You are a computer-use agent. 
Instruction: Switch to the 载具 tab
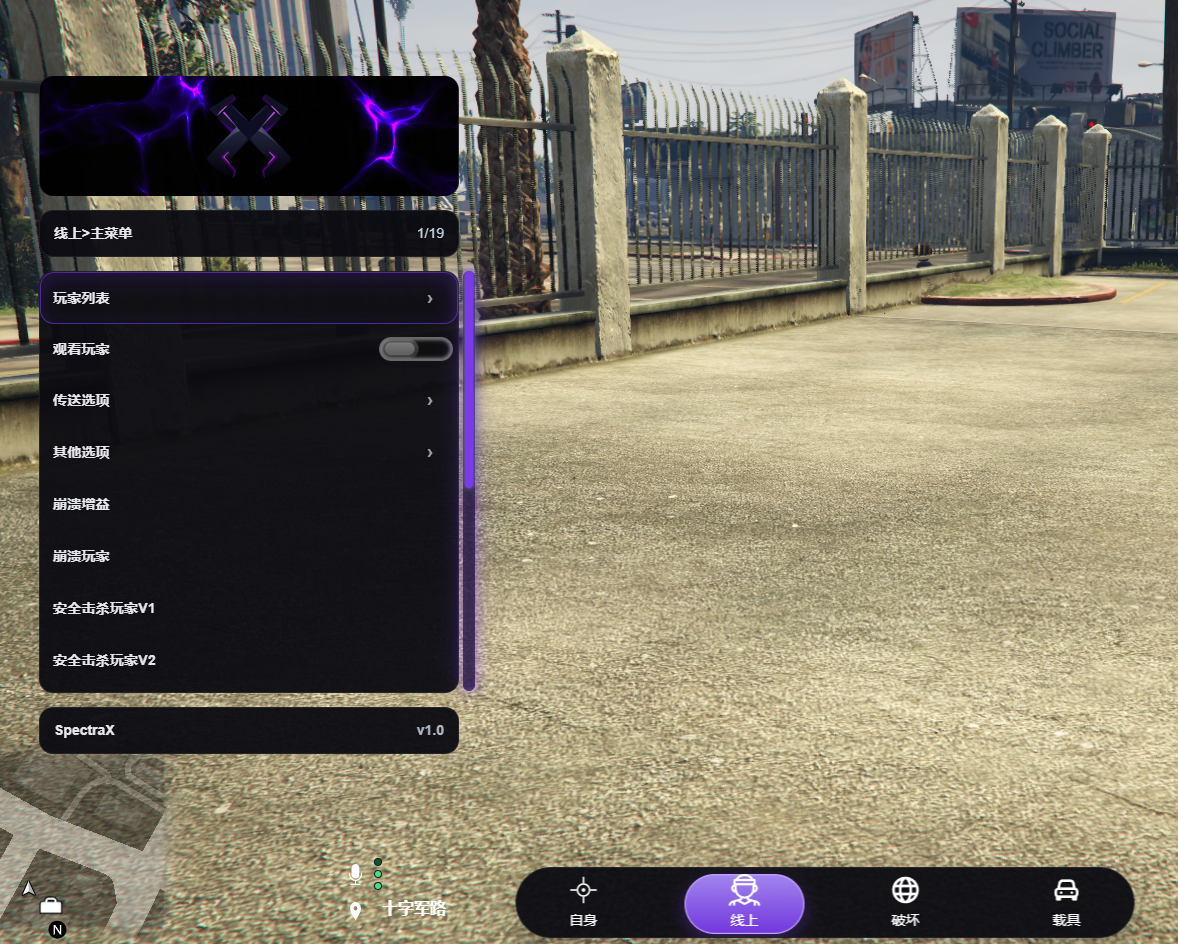click(x=1066, y=903)
